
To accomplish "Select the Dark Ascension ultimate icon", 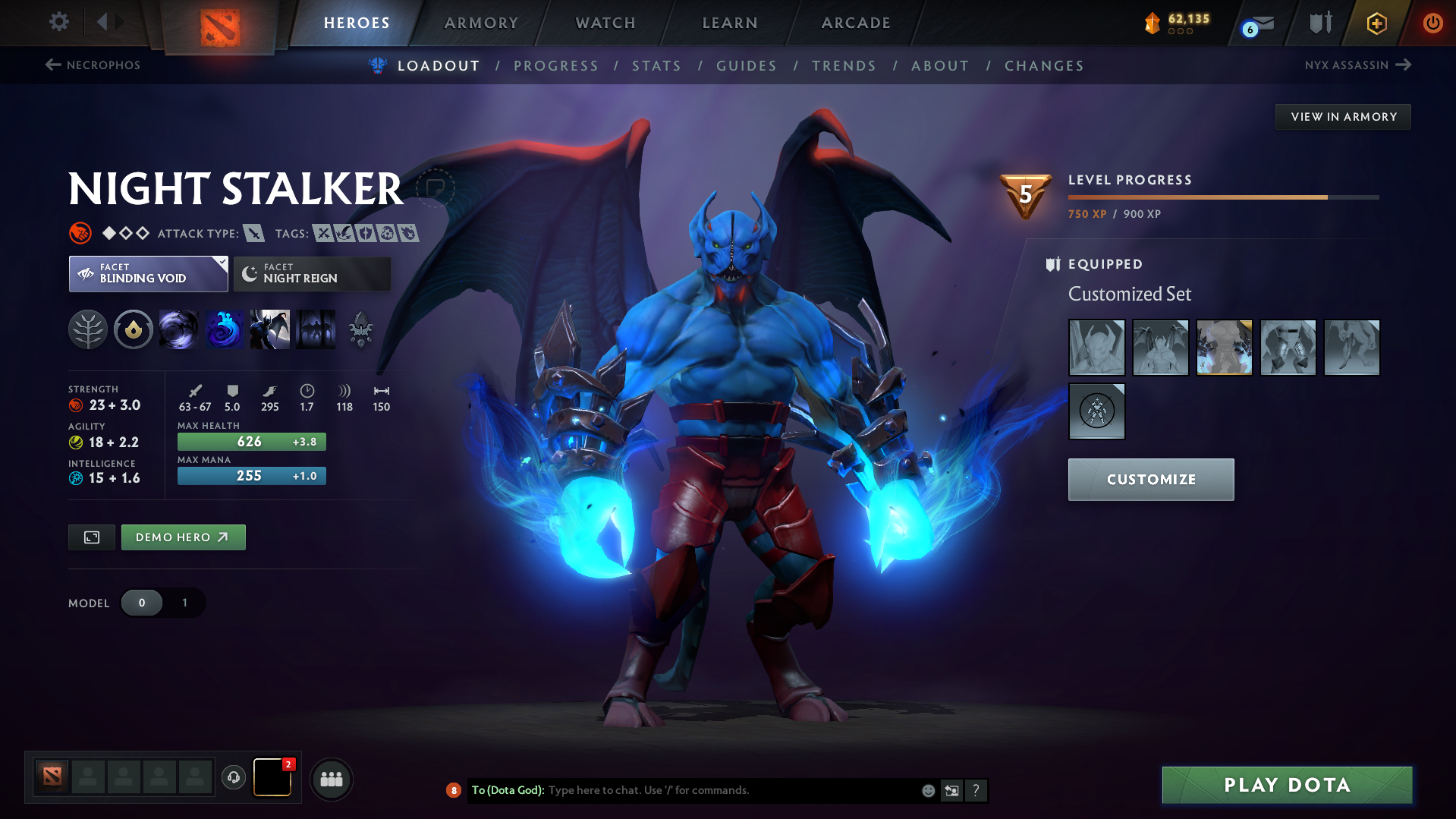I will tap(316, 329).
